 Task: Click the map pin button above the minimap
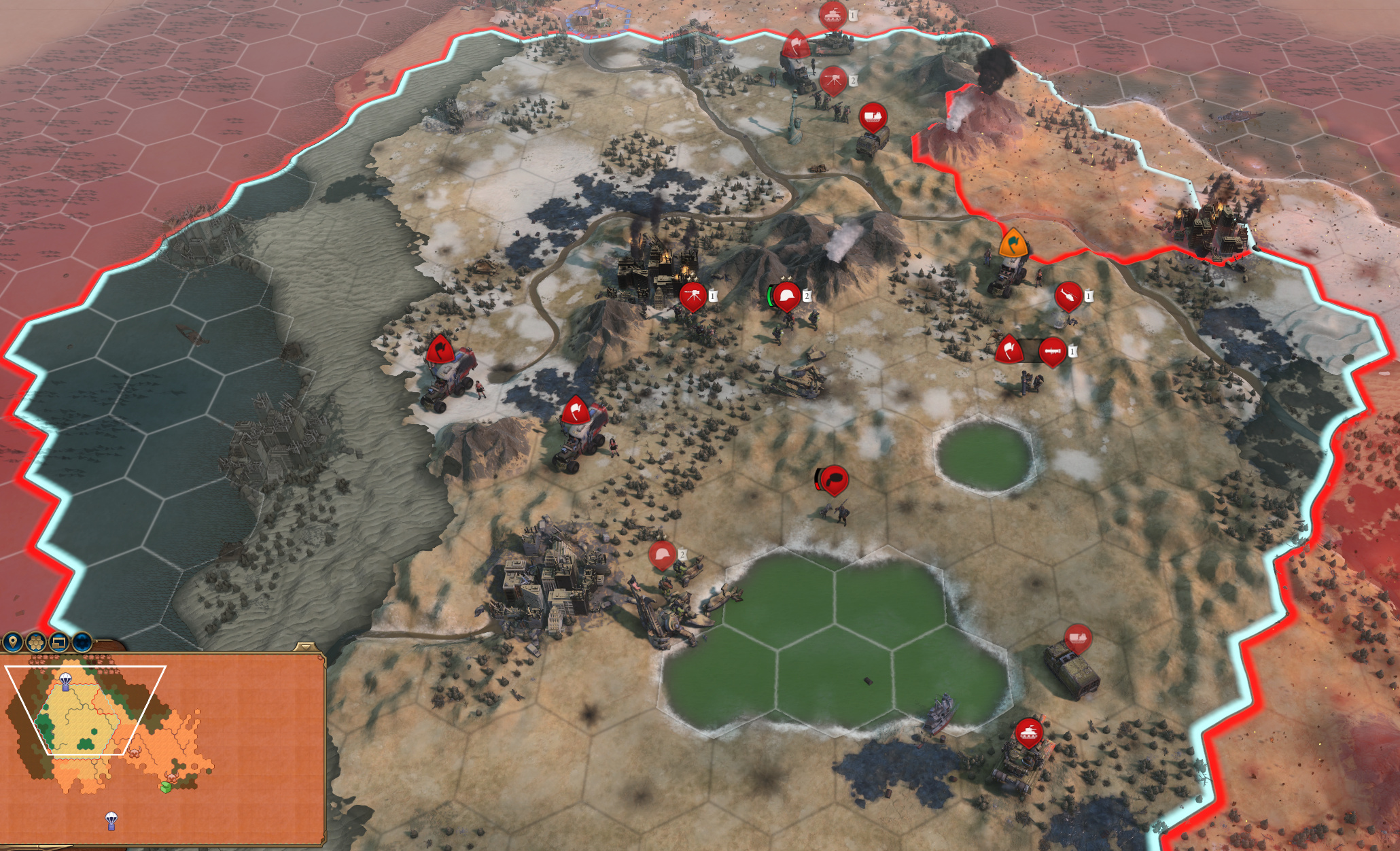[12, 641]
